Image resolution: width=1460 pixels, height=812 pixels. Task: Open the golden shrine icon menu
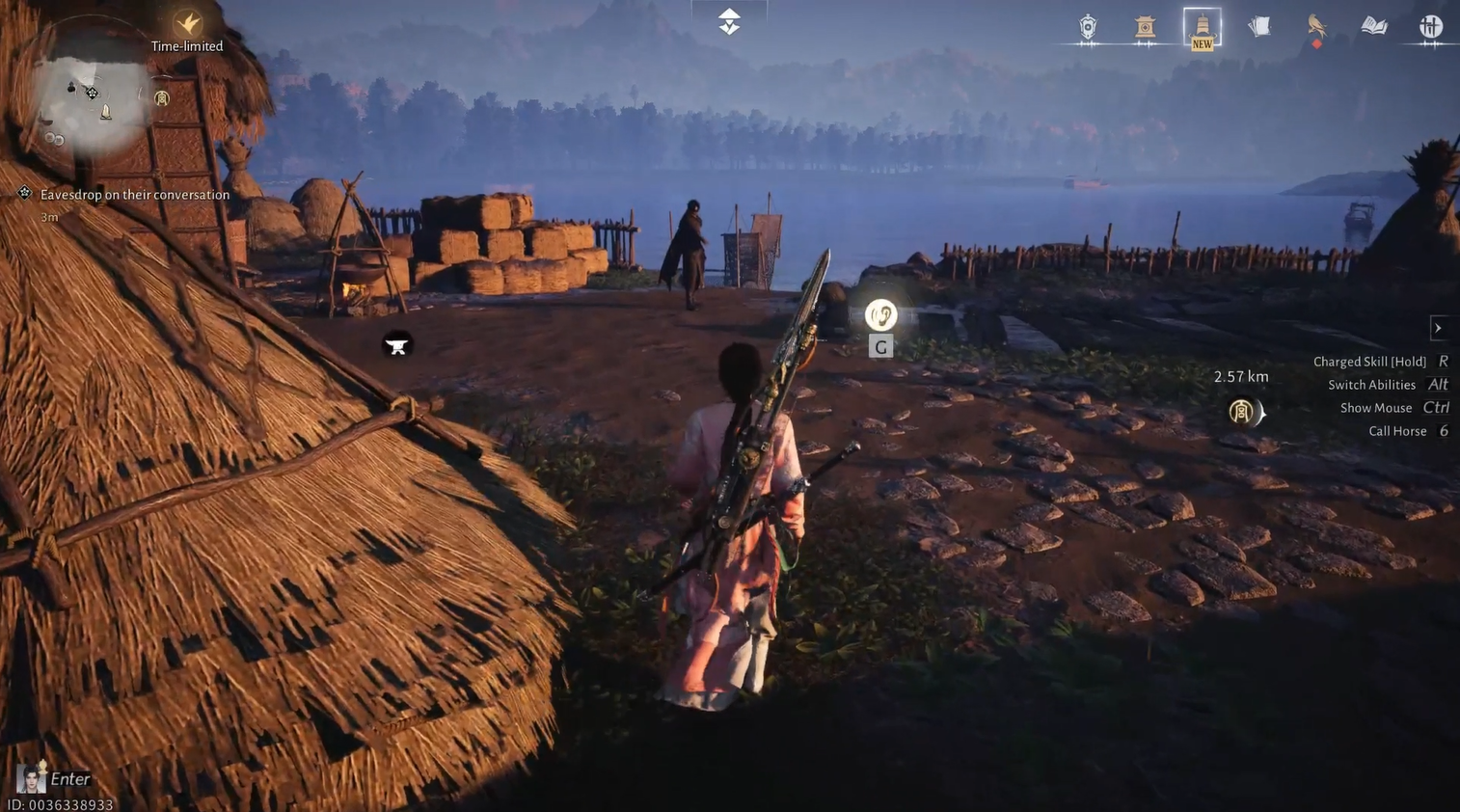click(x=1145, y=27)
